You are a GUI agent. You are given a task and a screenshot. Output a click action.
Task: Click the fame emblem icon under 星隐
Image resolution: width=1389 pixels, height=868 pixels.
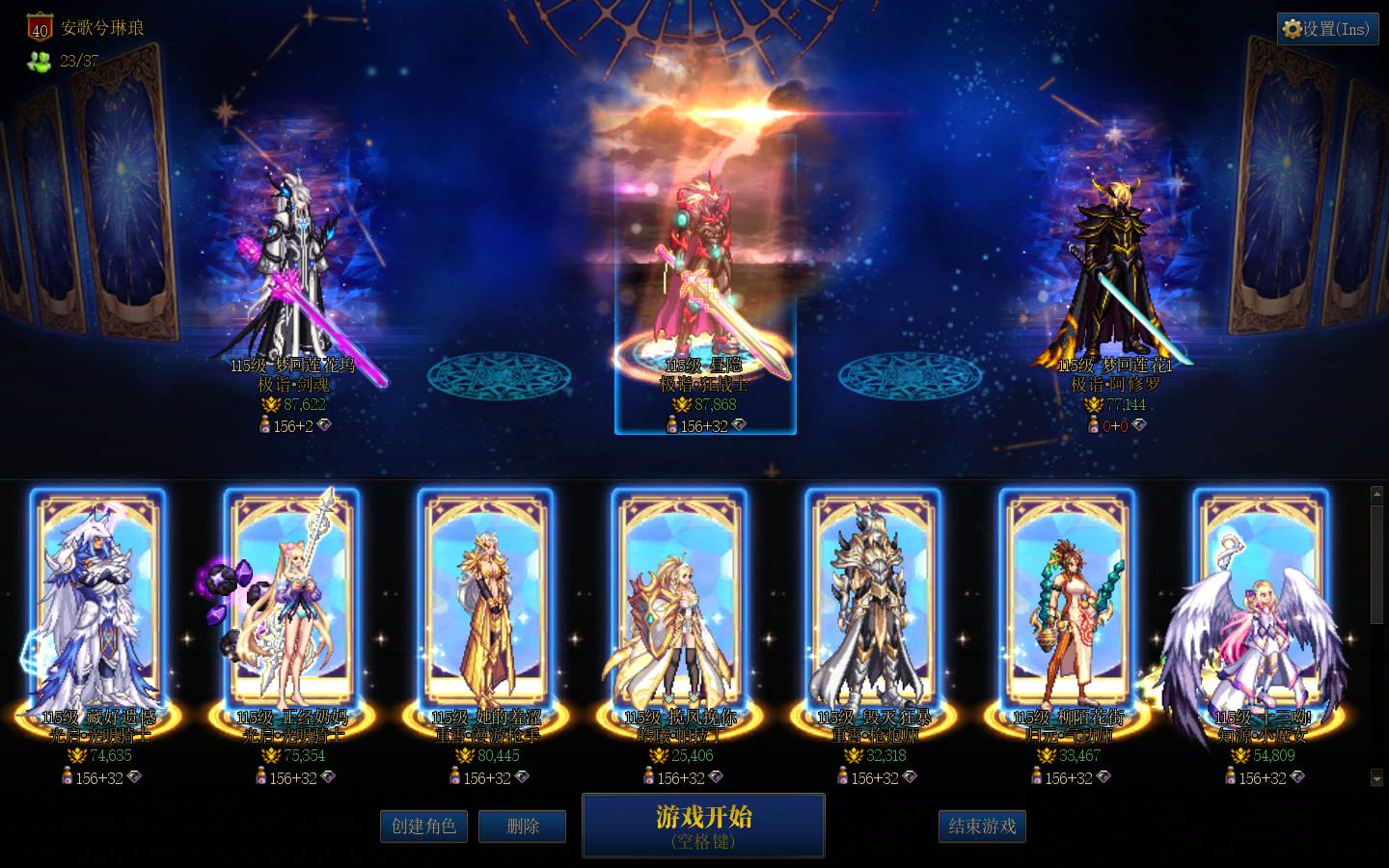coord(682,403)
